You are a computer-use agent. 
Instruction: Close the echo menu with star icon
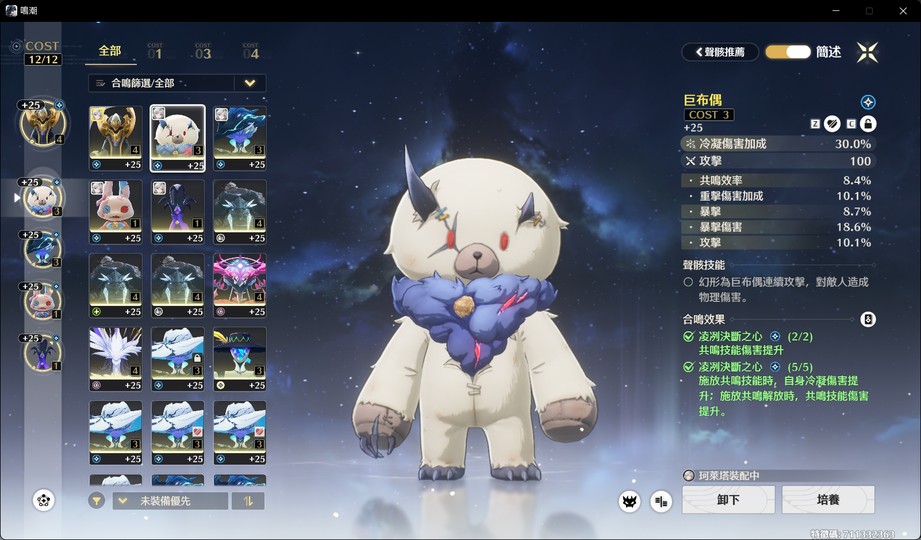click(867, 52)
